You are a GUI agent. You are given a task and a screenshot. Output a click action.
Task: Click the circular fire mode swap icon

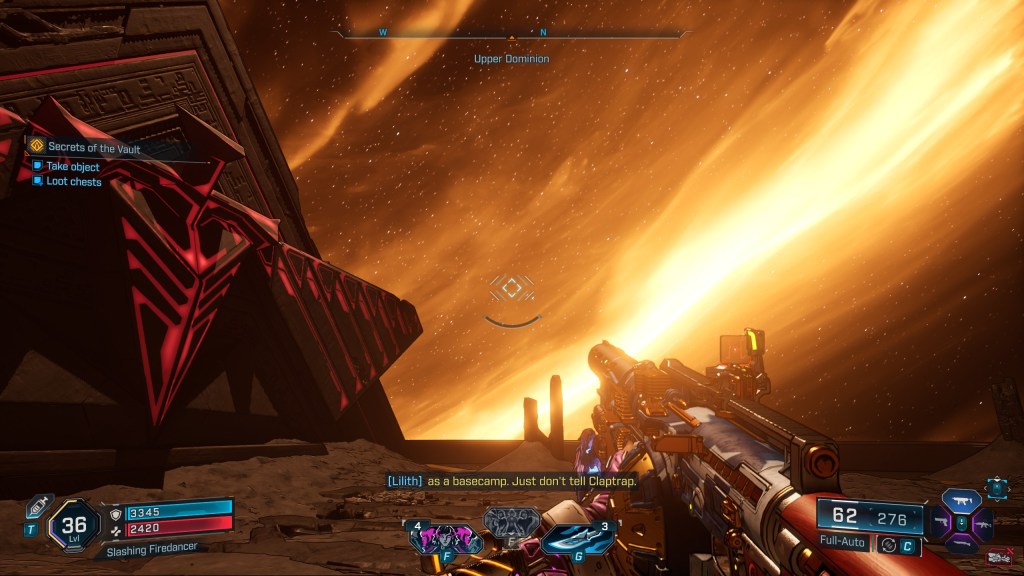[x=887, y=544]
